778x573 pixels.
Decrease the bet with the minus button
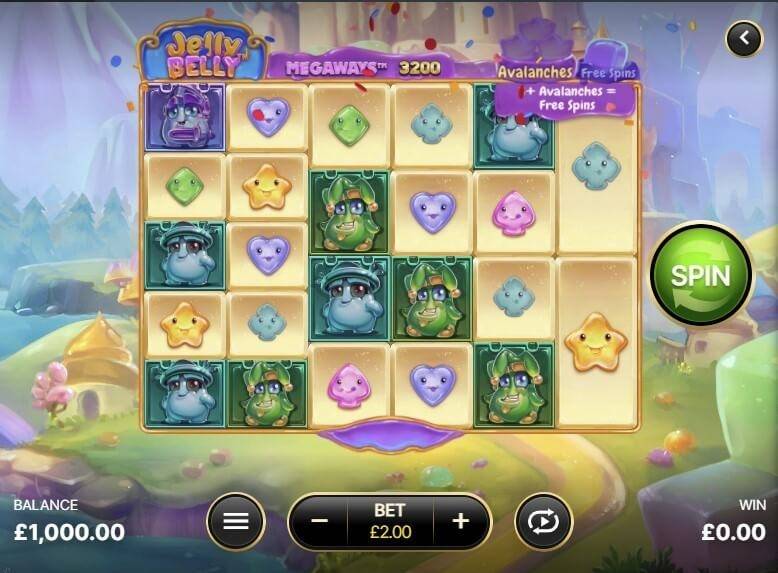tap(319, 521)
